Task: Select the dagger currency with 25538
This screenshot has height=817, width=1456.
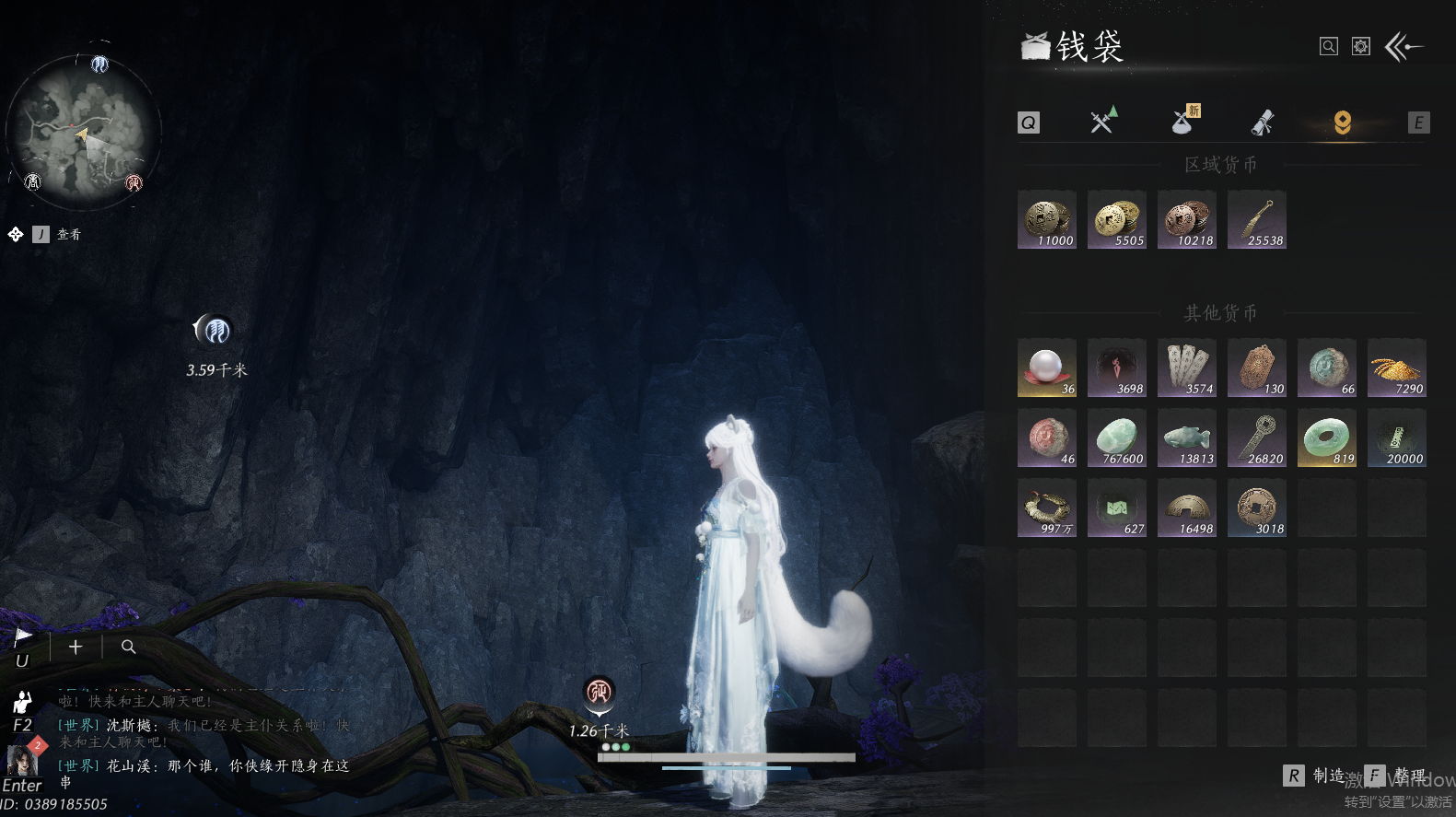Action: point(1257,220)
